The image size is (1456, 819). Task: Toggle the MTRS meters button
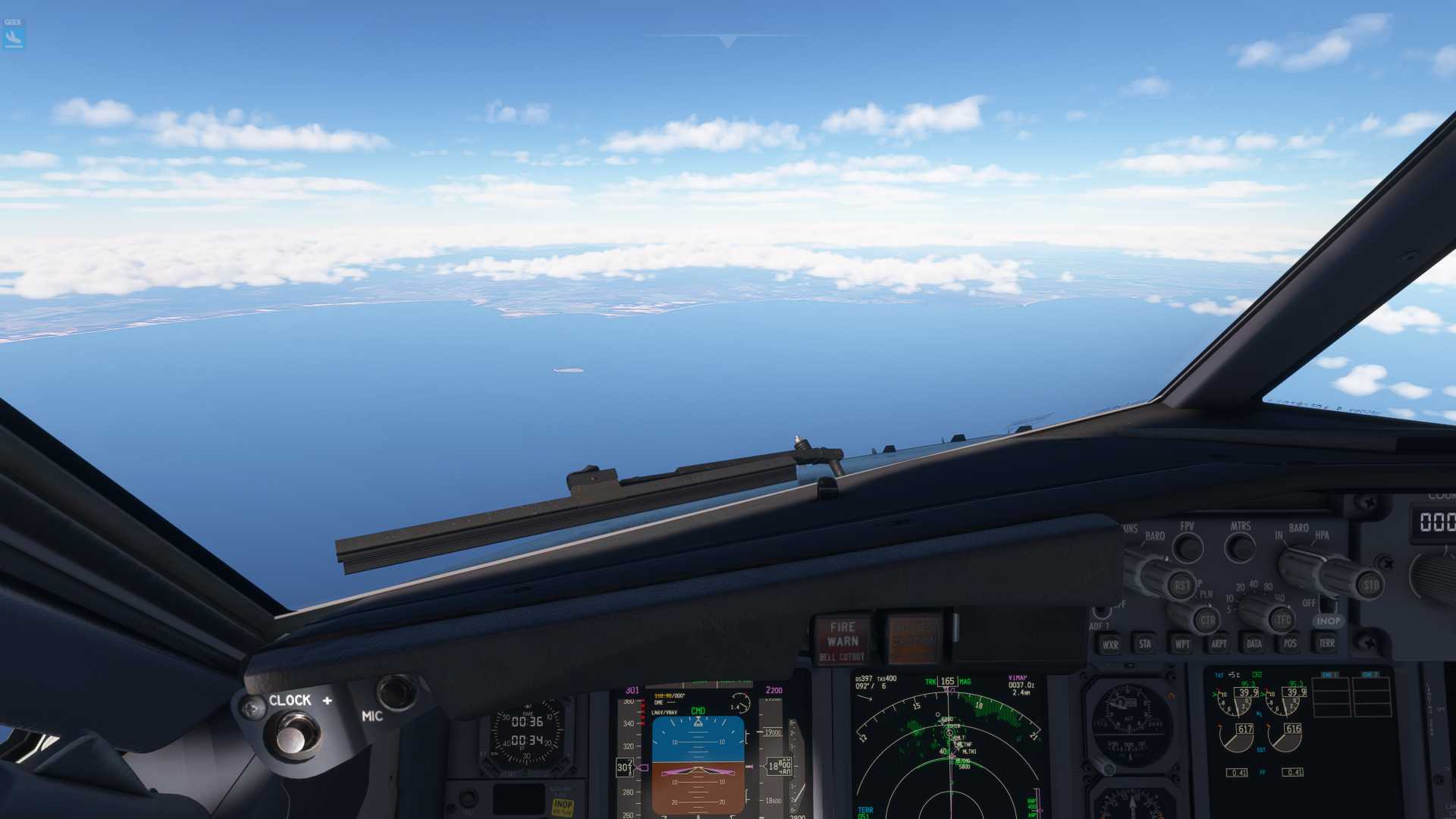[1241, 546]
